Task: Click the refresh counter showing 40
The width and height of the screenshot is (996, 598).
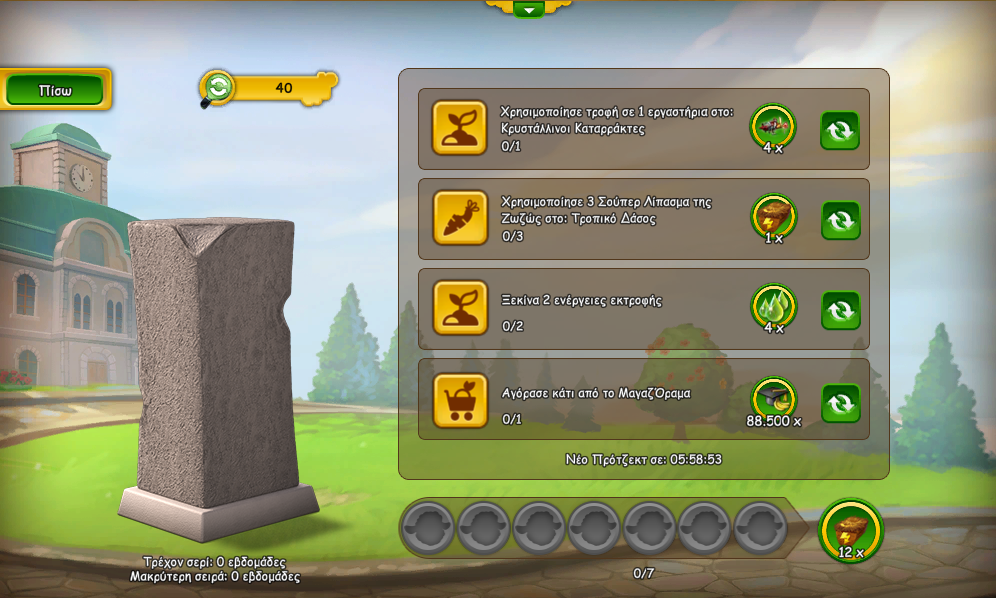Action: point(268,88)
